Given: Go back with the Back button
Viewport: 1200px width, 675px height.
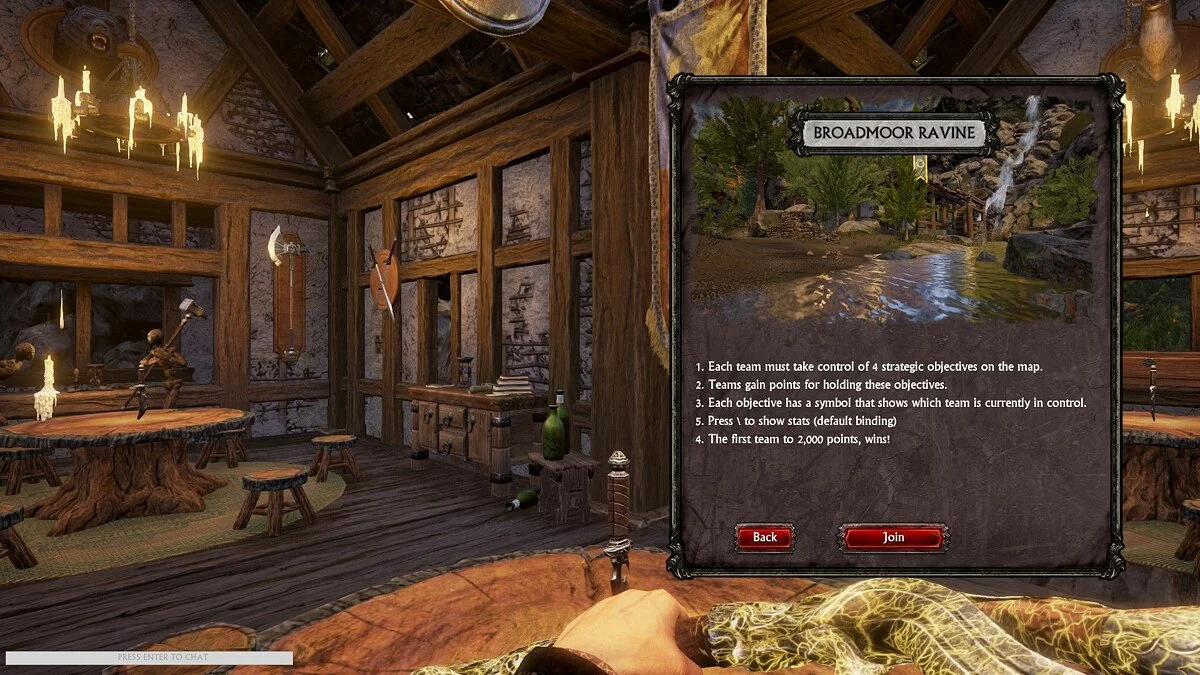Looking at the screenshot, I should click(x=765, y=538).
